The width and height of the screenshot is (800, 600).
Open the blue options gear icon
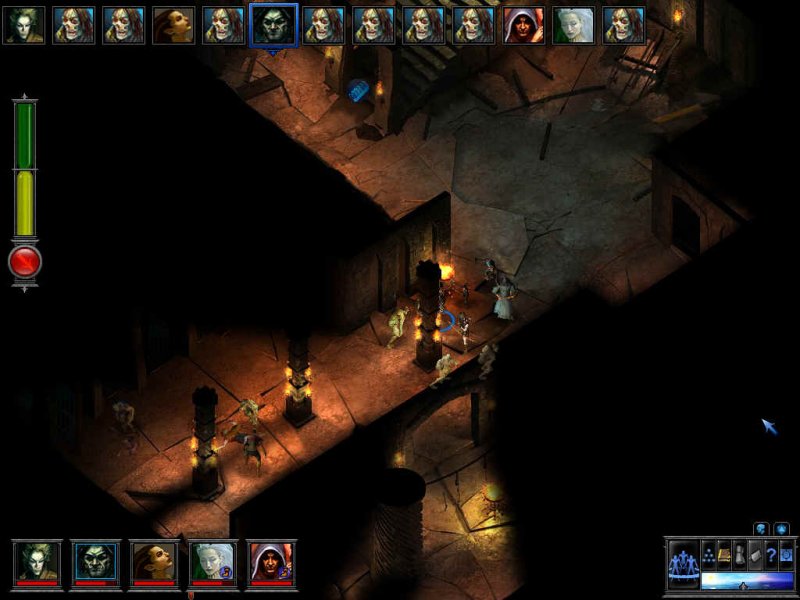(x=786, y=556)
